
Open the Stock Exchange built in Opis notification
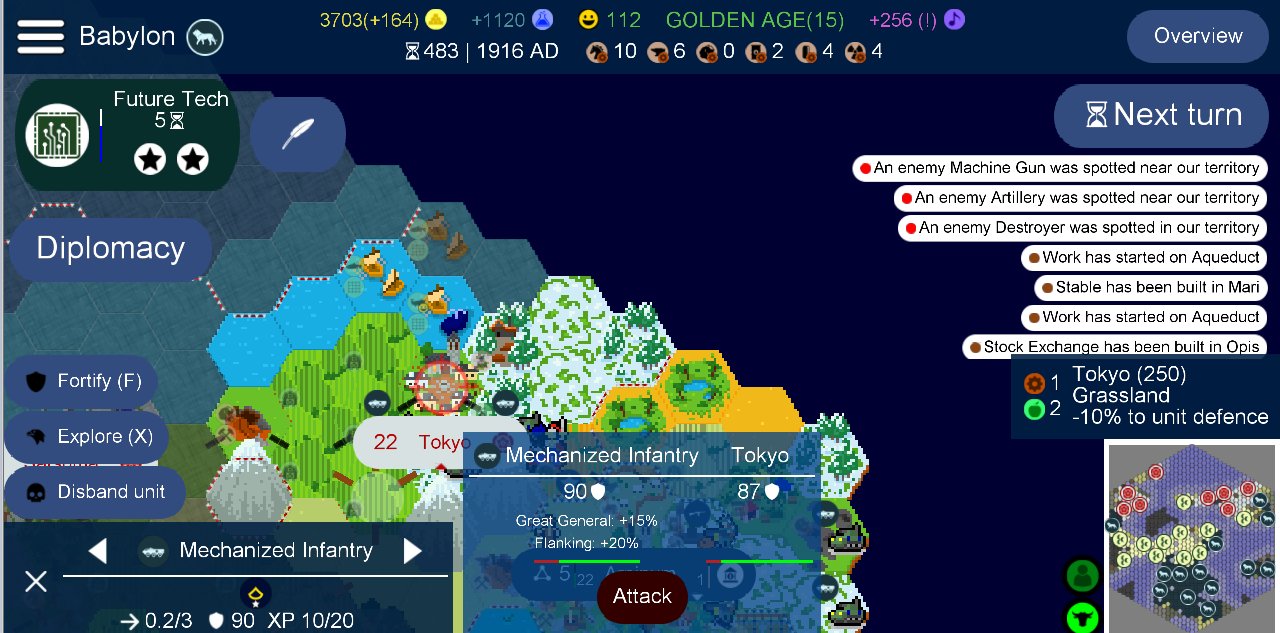(1113, 347)
